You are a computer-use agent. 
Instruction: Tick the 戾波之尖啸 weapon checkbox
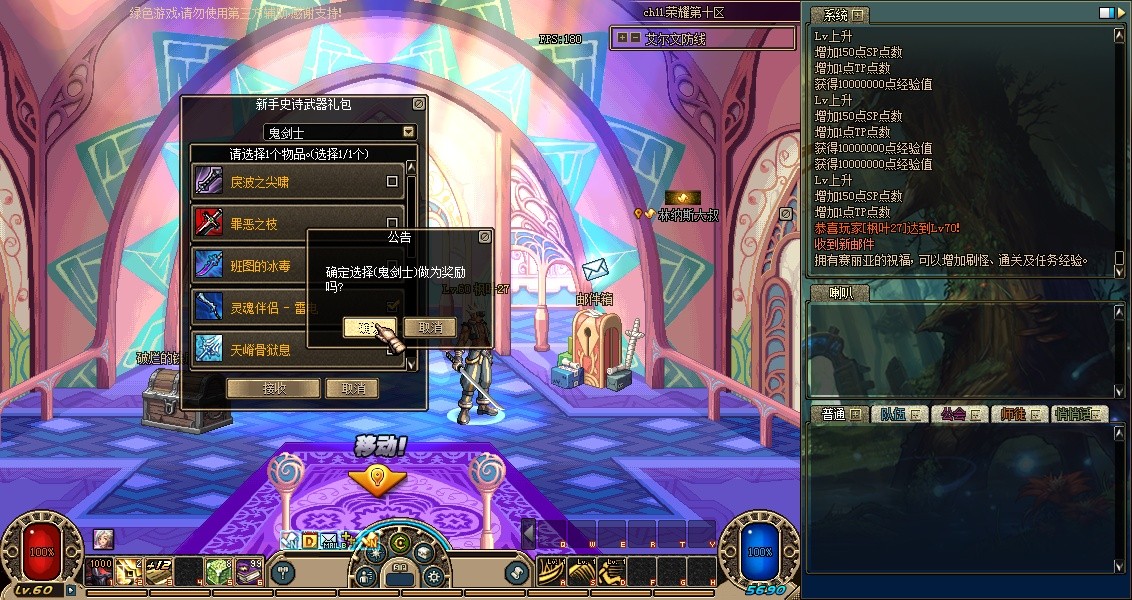point(392,182)
